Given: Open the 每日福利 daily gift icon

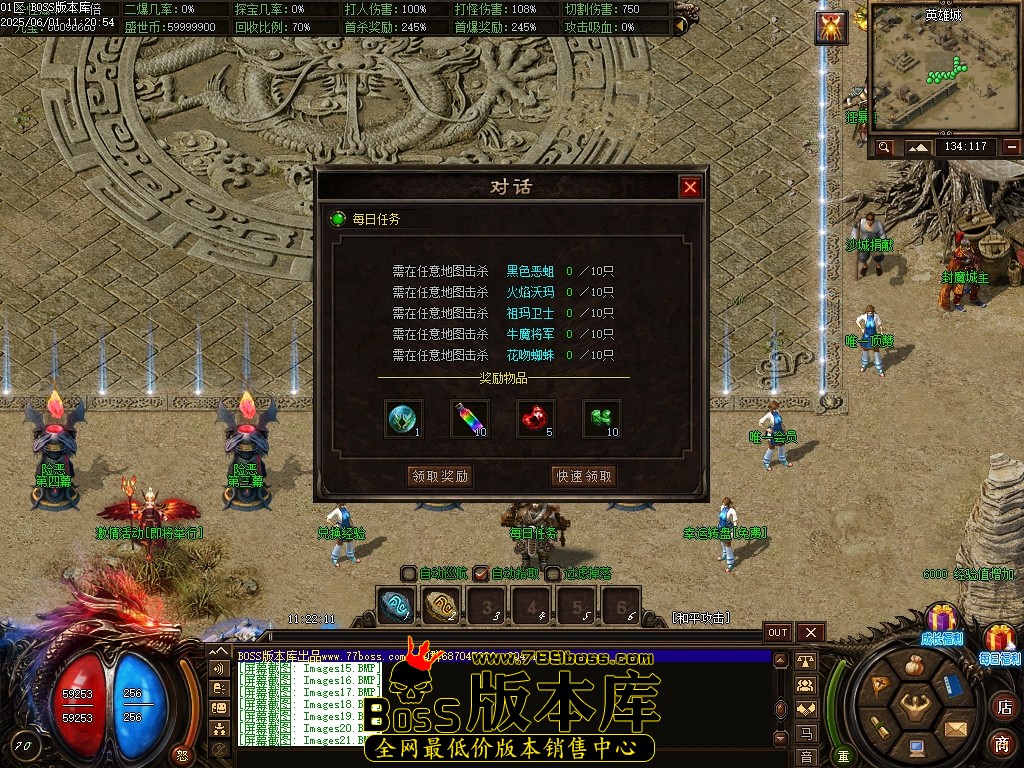Looking at the screenshot, I should point(999,641).
